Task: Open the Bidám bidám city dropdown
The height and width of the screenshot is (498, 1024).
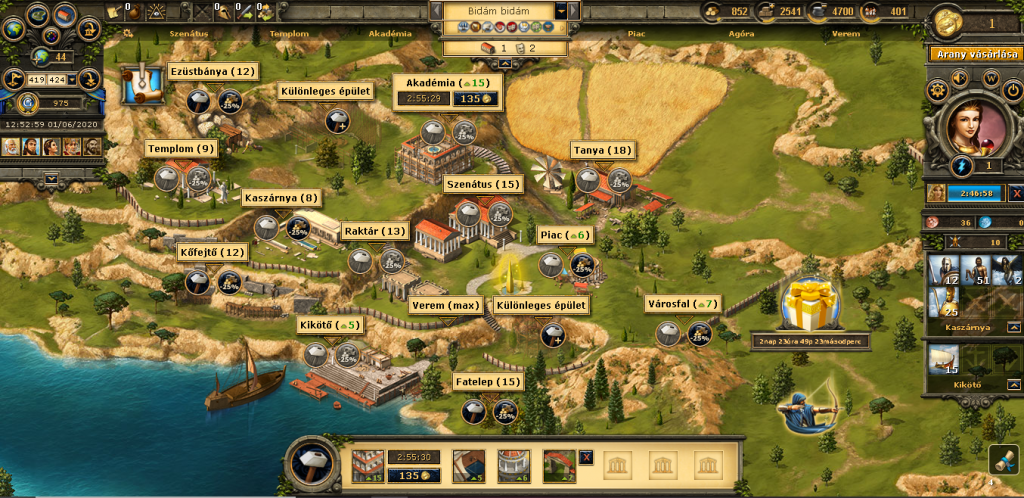Action: 561,10
